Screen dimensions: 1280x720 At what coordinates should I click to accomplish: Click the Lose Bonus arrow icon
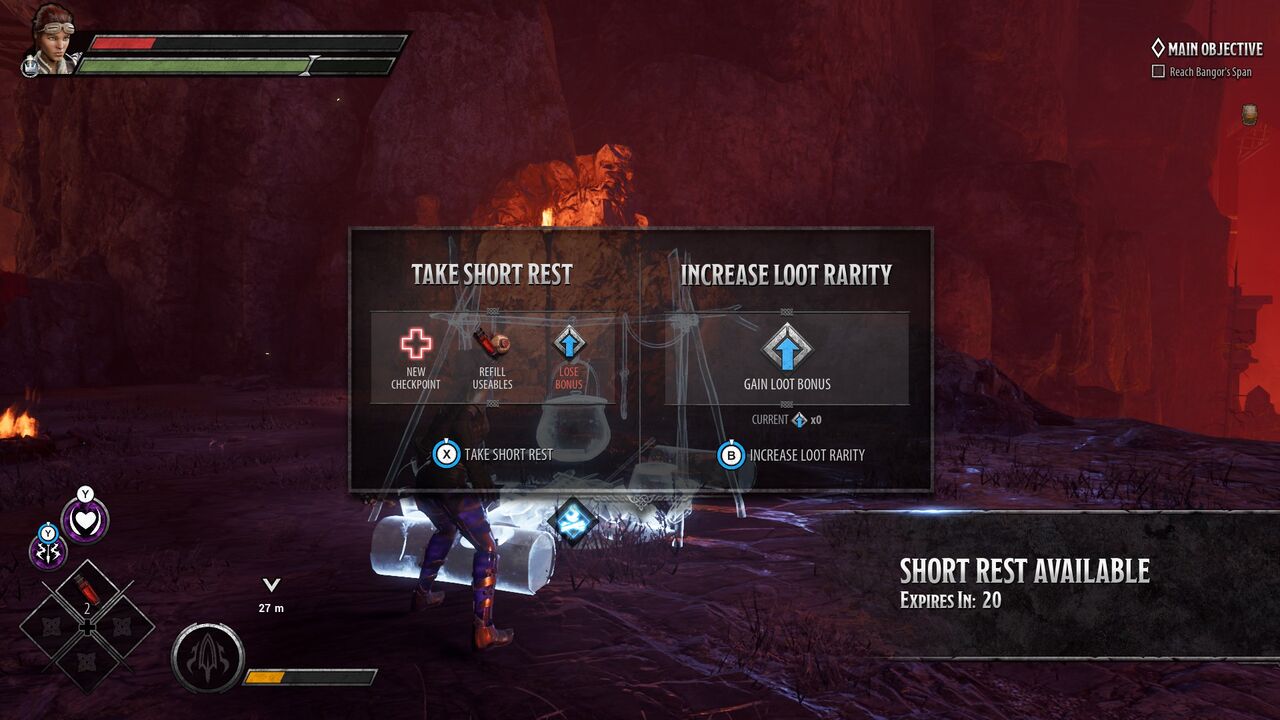568,343
